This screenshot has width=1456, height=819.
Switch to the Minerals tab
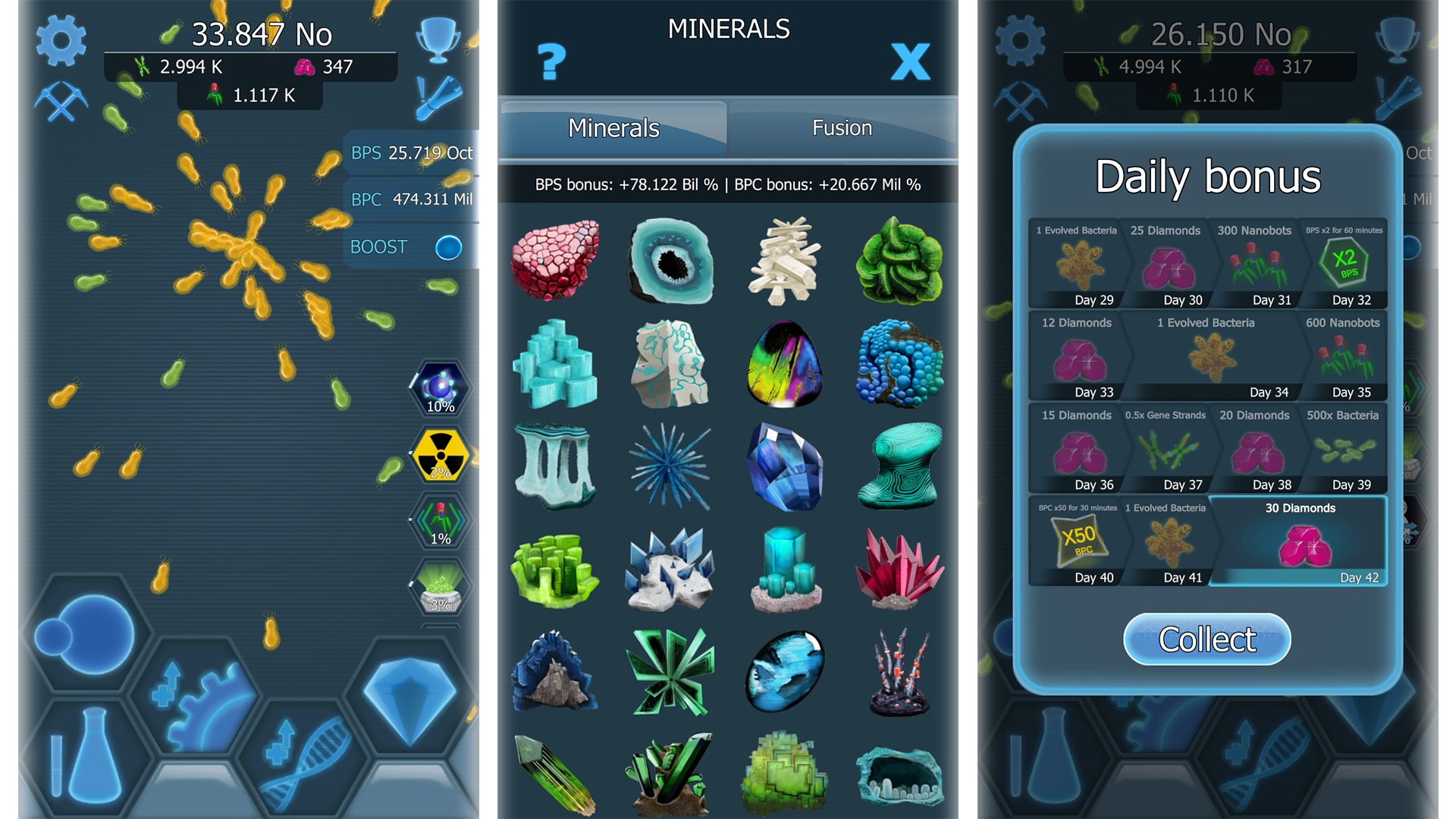[x=613, y=127]
